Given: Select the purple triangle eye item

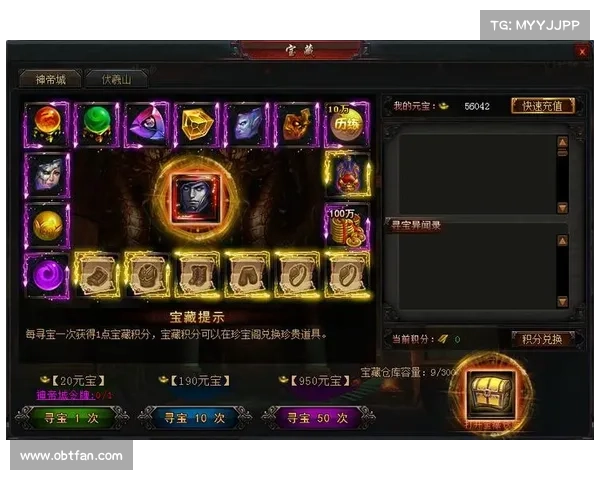Looking at the screenshot, I should pyautogui.click(x=147, y=124).
